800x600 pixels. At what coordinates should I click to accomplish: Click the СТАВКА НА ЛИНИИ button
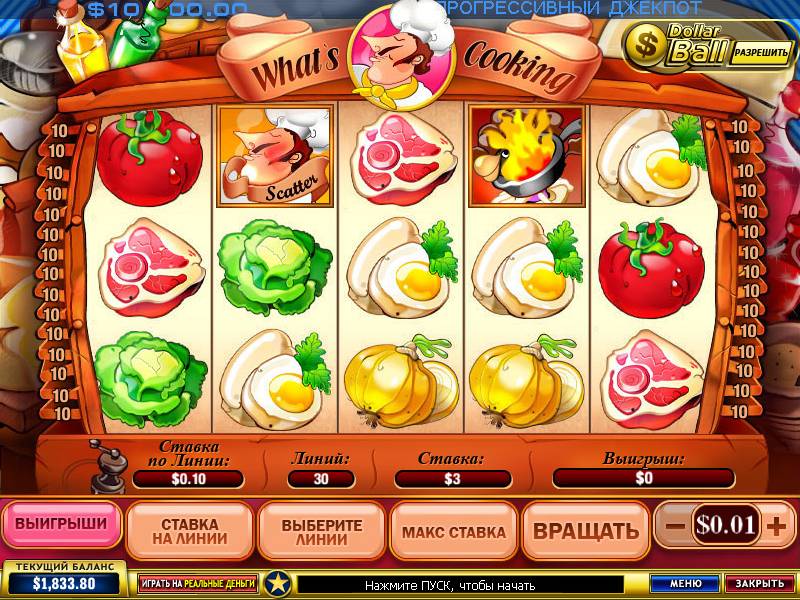[189, 530]
